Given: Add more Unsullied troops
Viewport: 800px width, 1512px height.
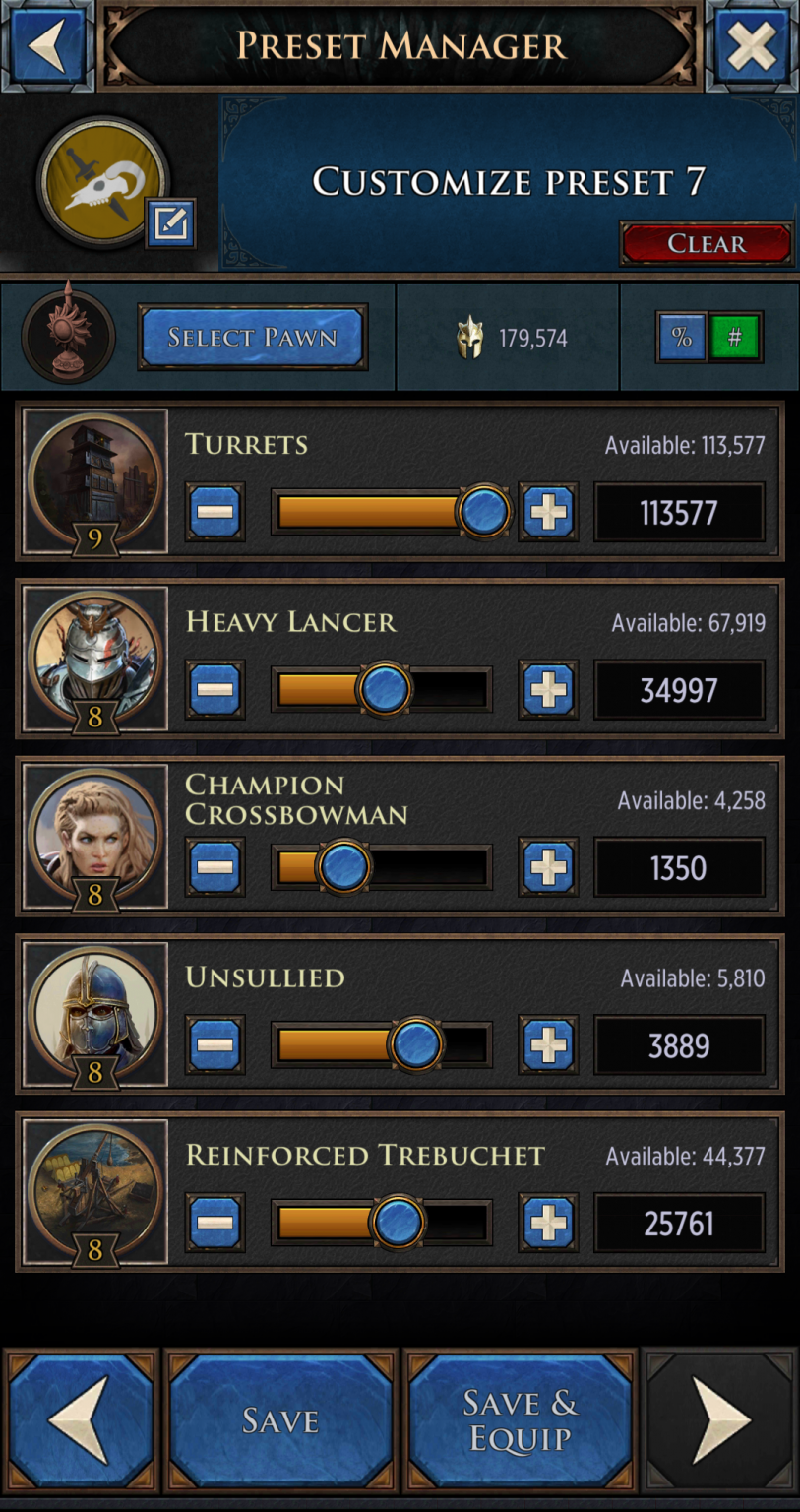Looking at the screenshot, I should pos(548,1045).
